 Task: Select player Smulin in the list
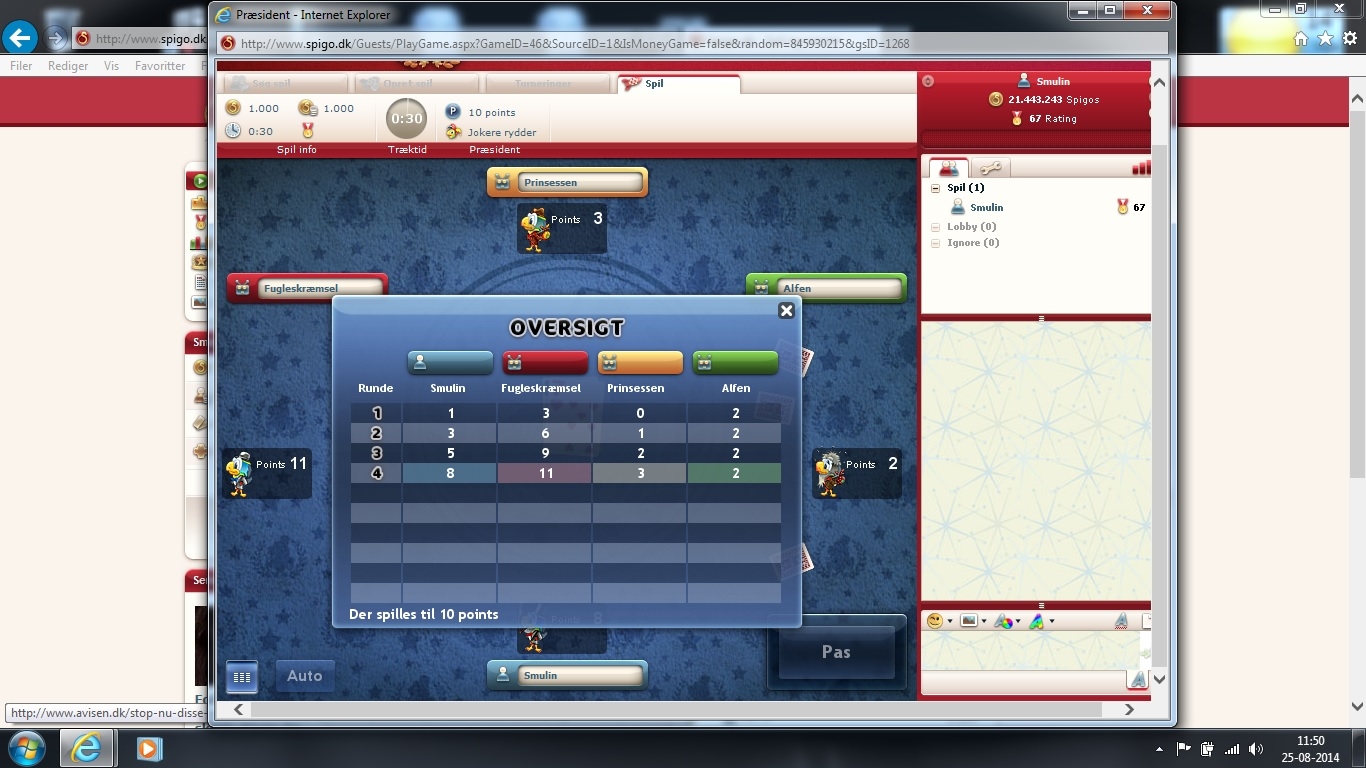pos(986,208)
